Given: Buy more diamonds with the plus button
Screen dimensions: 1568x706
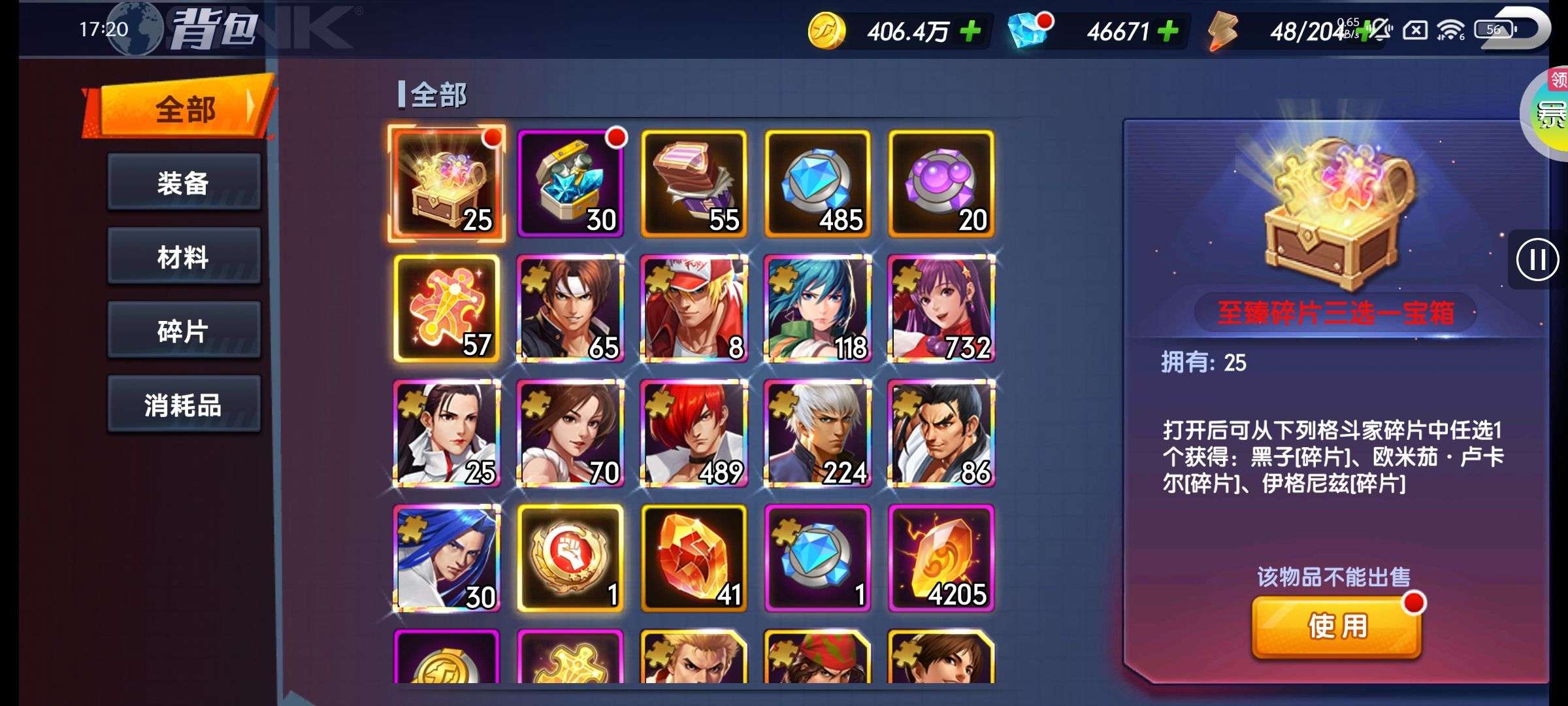Looking at the screenshot, I should pyautogui.click(x=1168, y=31).
